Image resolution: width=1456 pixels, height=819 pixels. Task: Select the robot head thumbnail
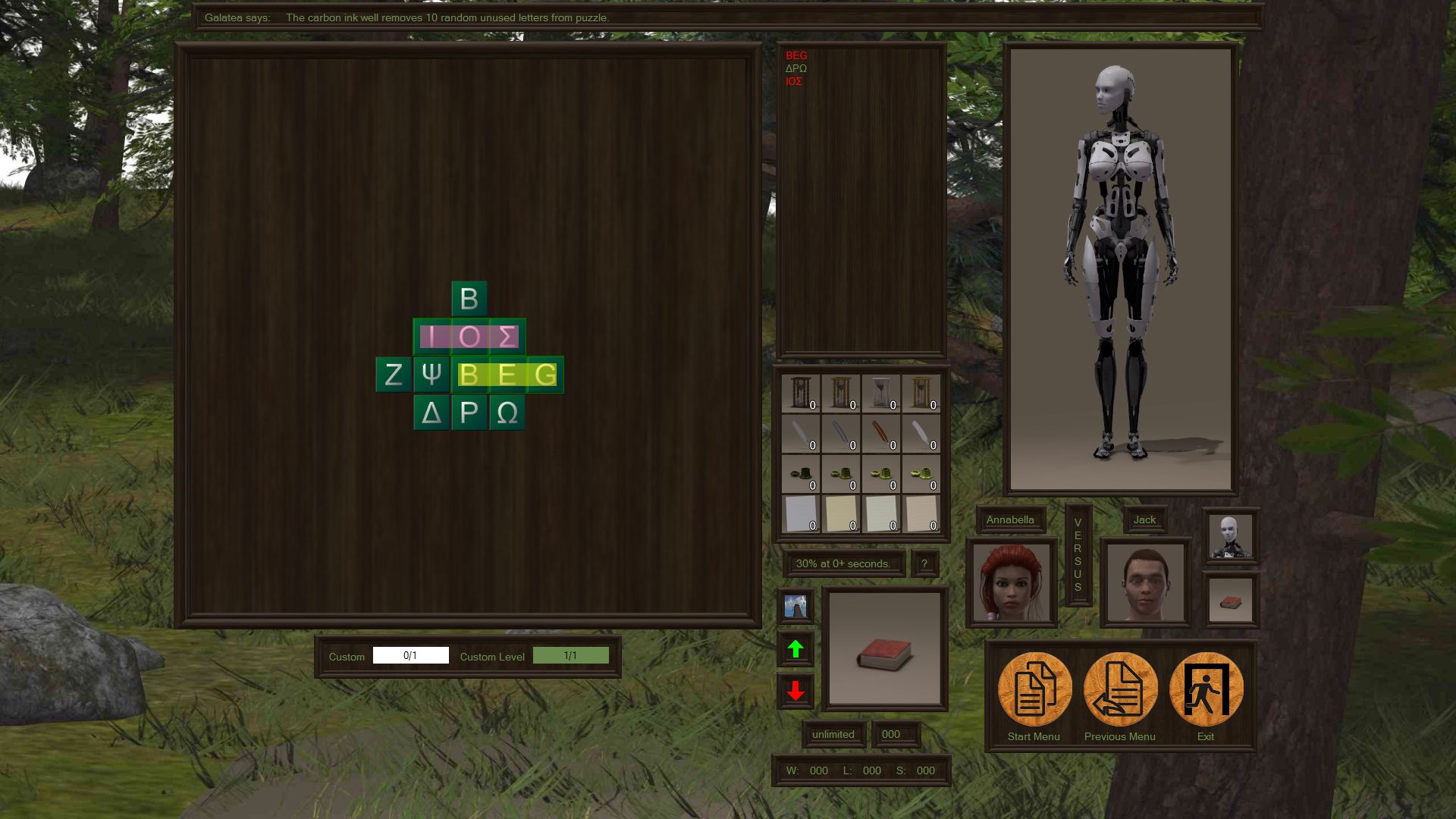click(1230, 536)
